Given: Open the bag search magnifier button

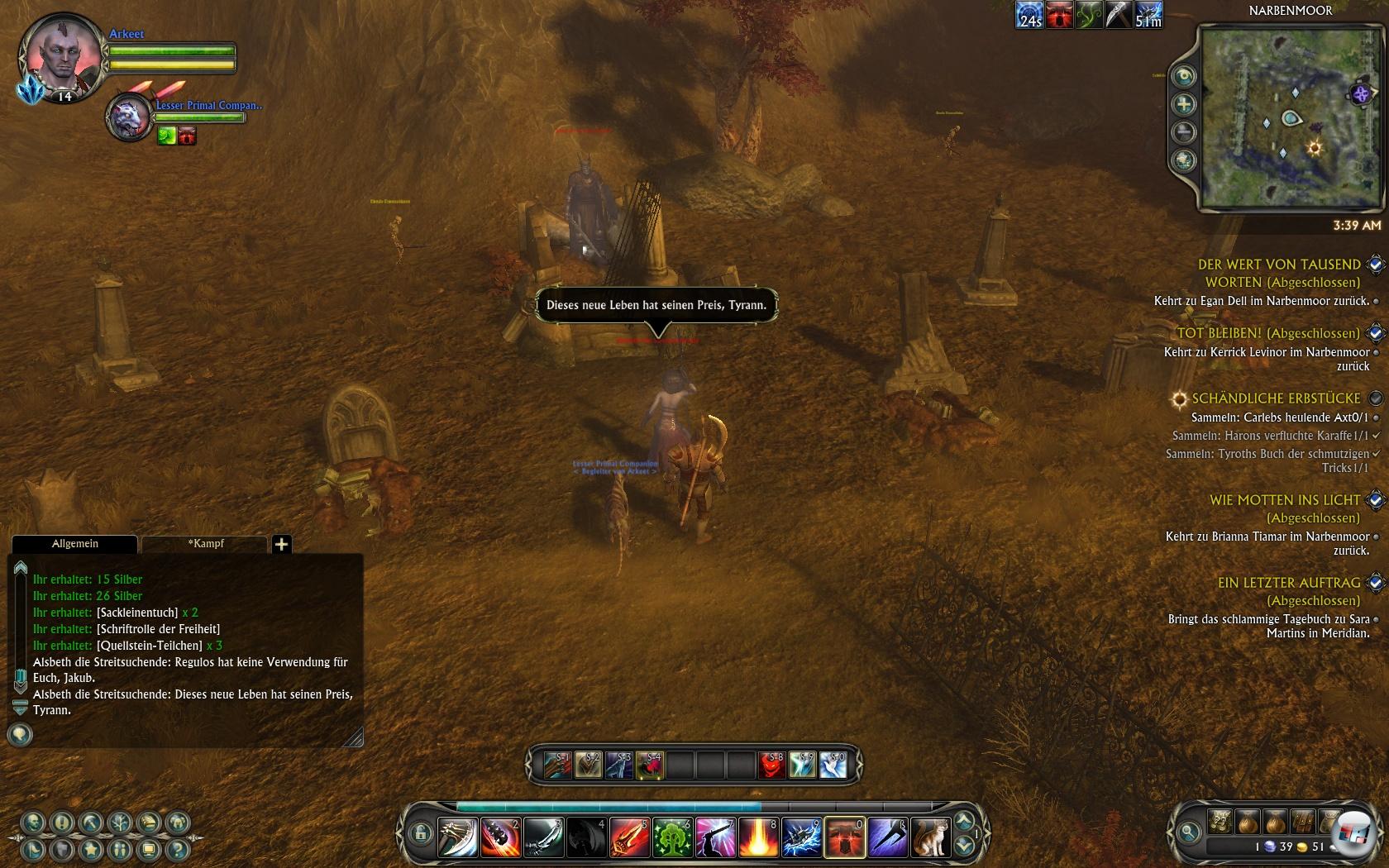Looking at the screenshot, I should coord(1189,832).
